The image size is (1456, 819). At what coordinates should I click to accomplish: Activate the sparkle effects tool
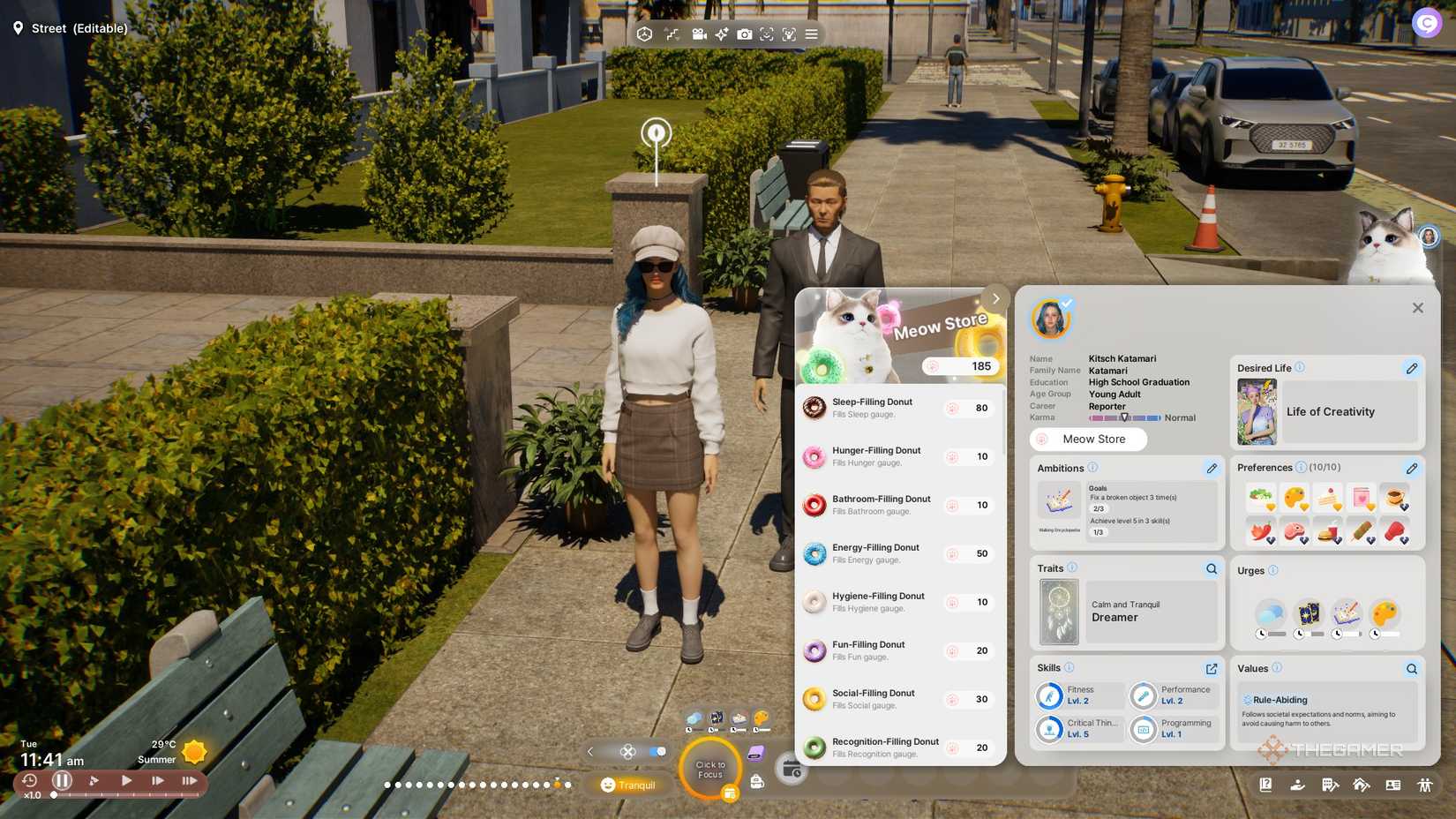[x=722, y=34]
